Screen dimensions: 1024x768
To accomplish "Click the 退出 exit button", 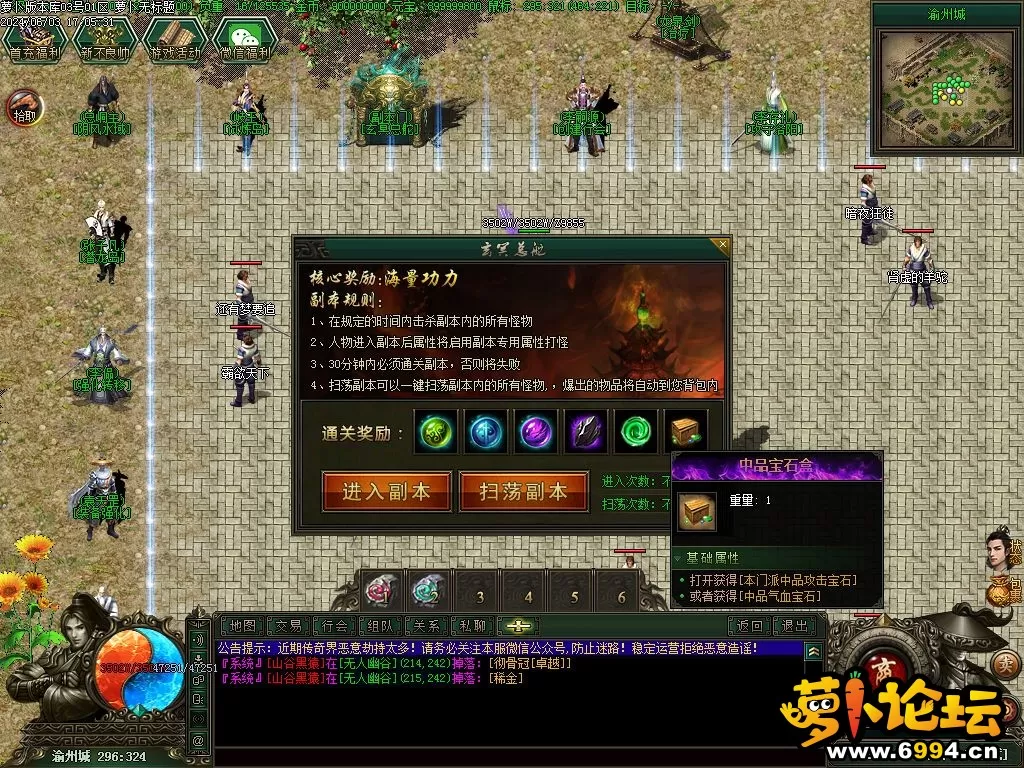I will pos(796,626).
